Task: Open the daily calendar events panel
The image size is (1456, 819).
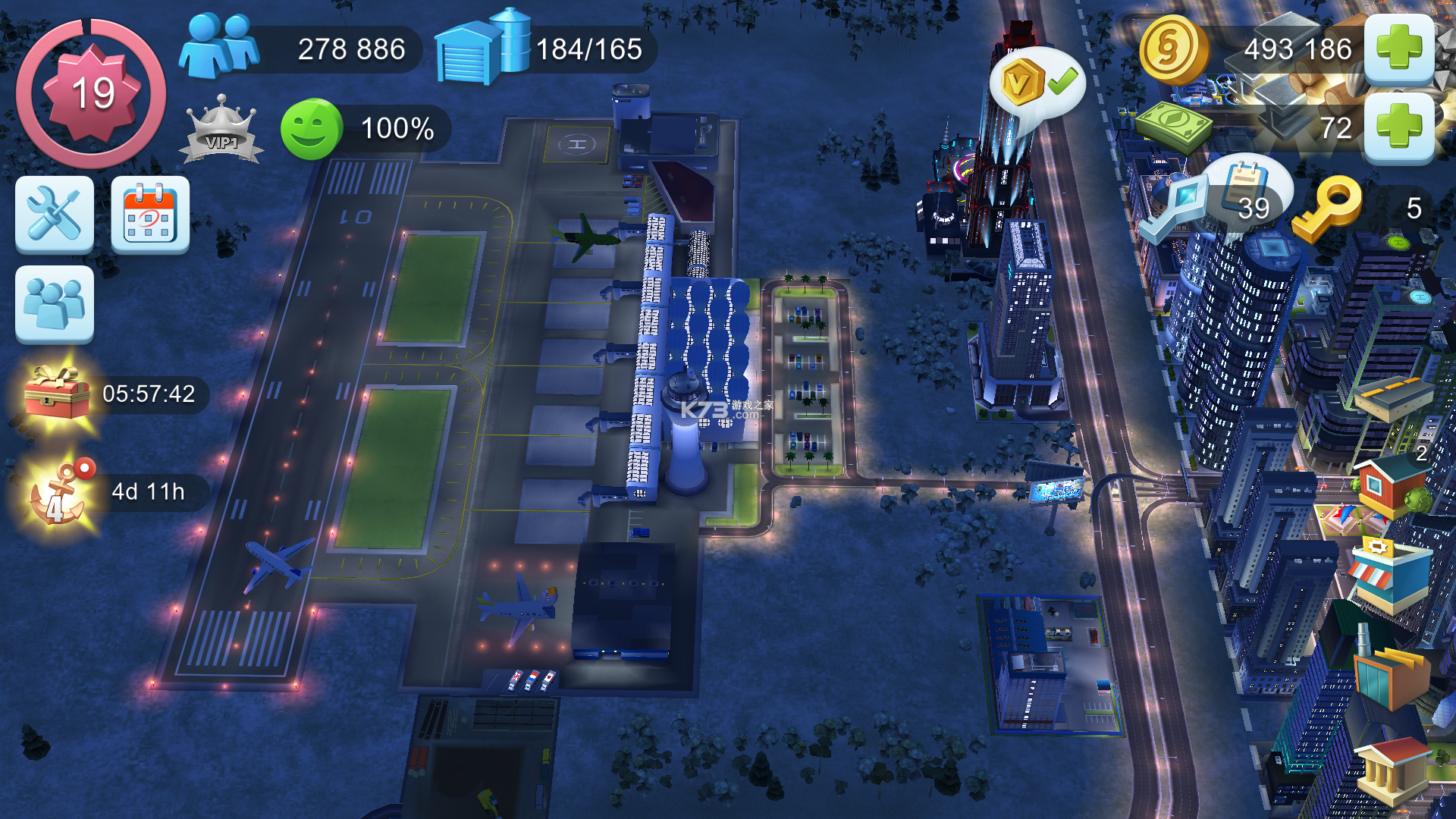Action: click(149, 215)
